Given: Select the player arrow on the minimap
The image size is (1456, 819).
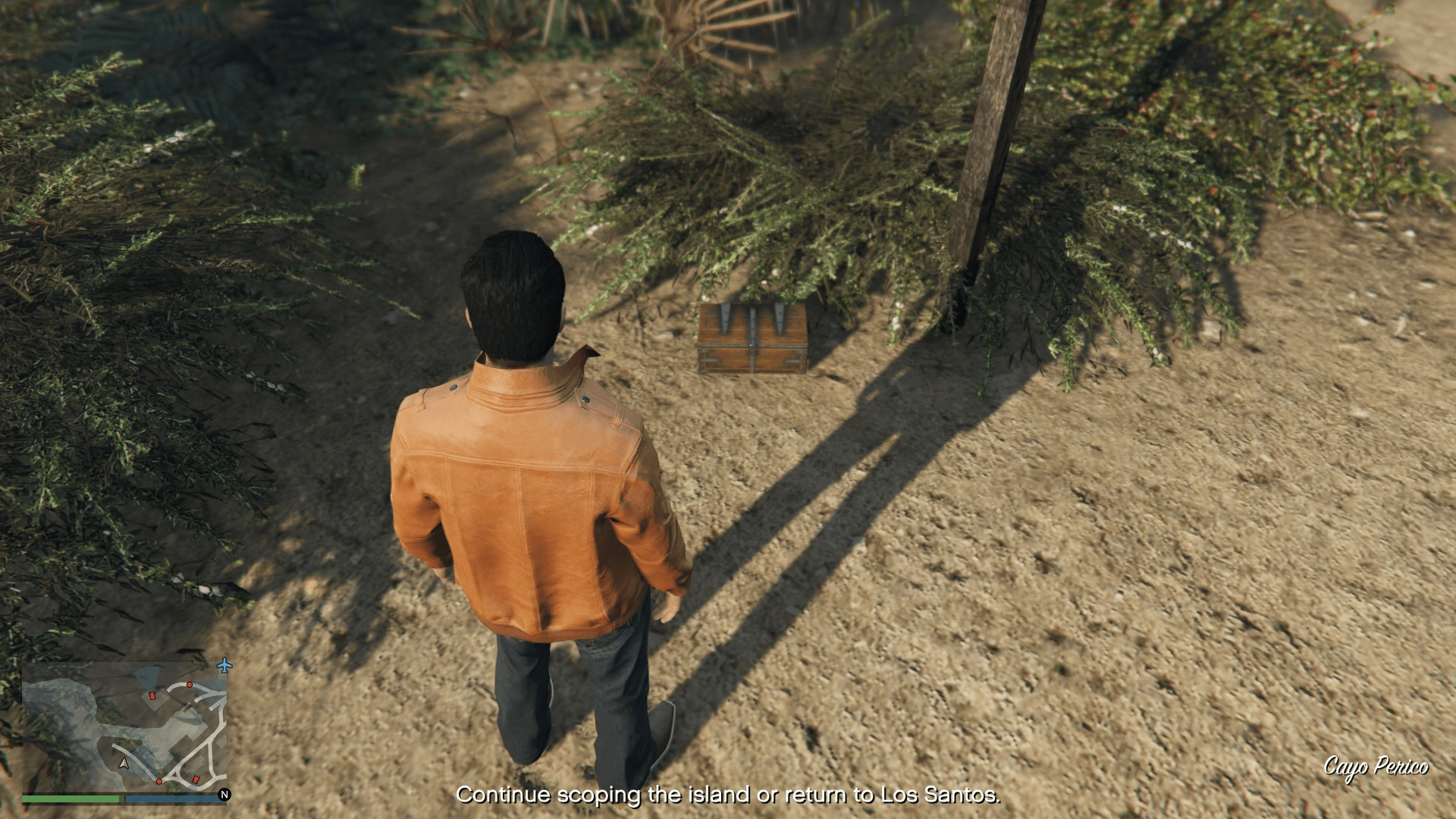Looking at the screenshot, I should 124,764.
